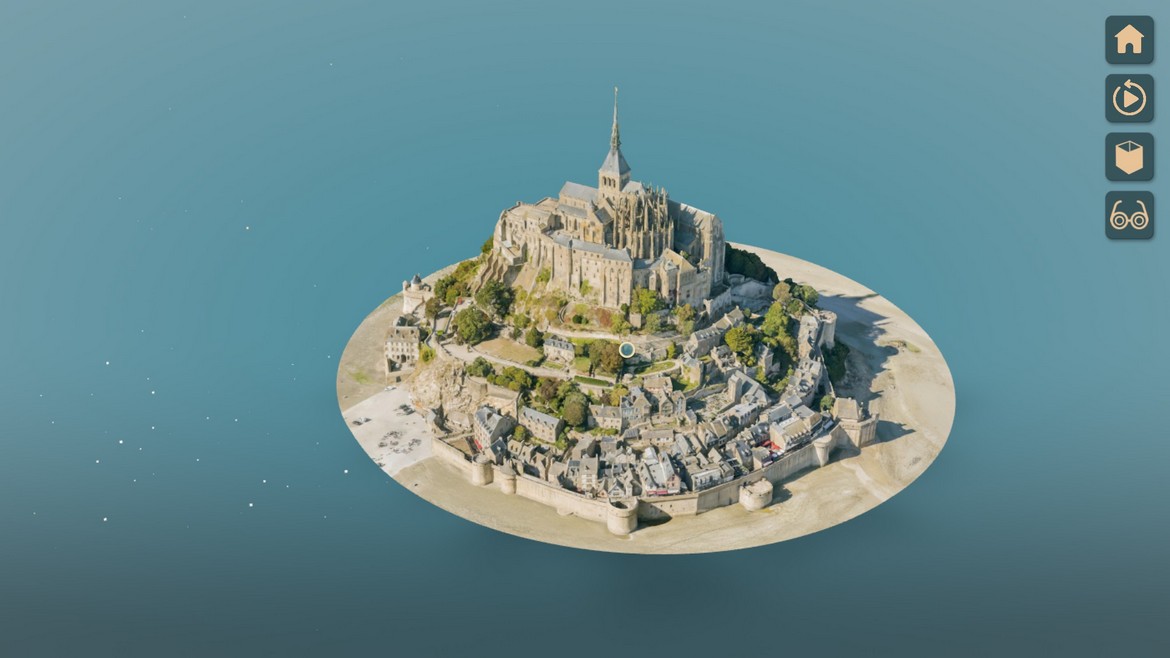Toggle the glasses view mode
This screenshot has width=1170, height=658.
1129,215
